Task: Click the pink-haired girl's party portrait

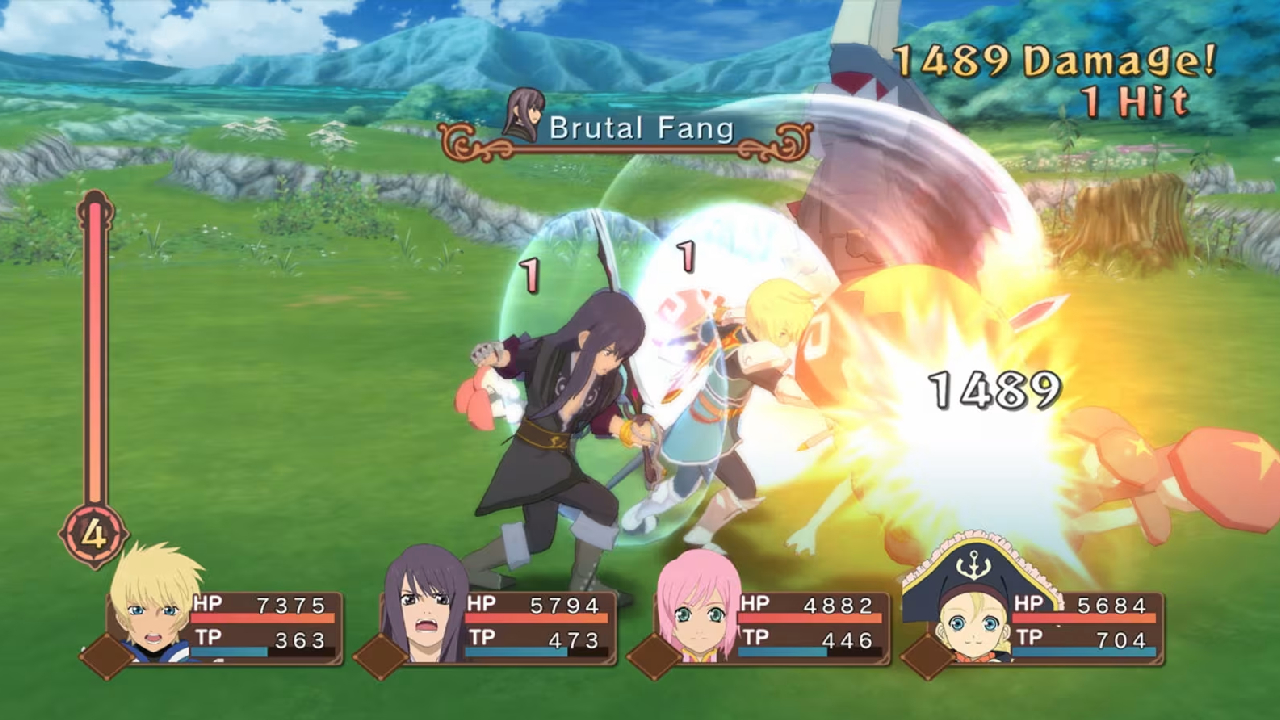Action: point(700,606)
